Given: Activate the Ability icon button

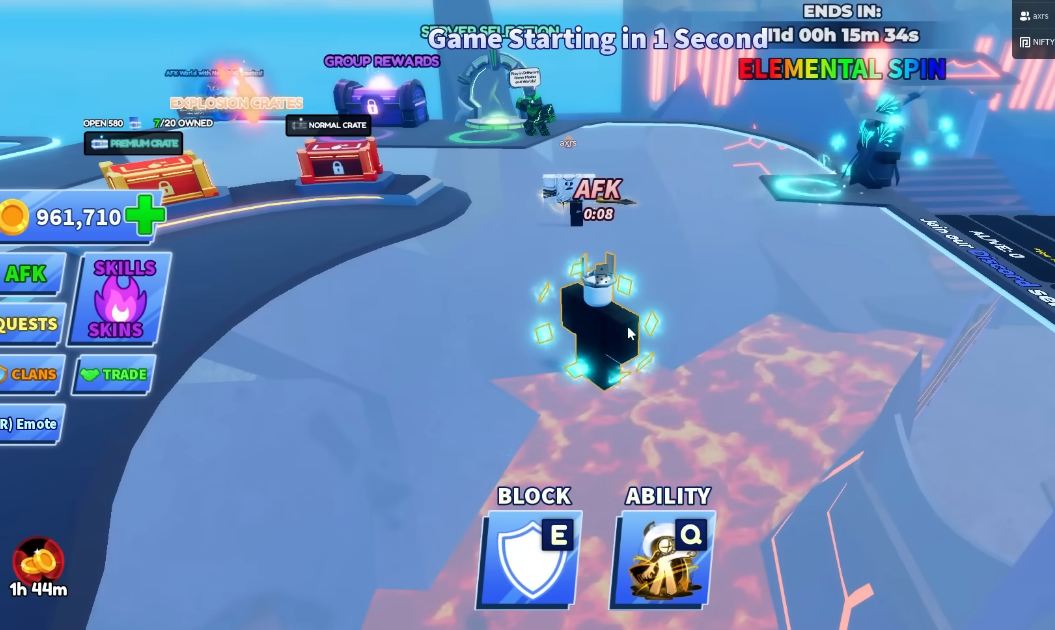Looking at the screenshot, I should pyautogui.click(x=664, y=559).
